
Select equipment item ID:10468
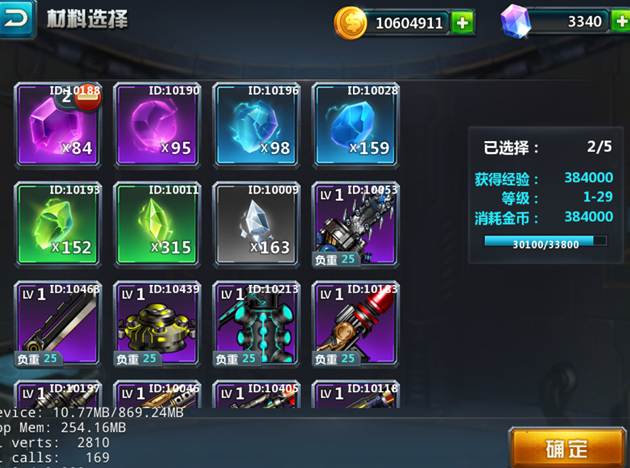point(57,324)
